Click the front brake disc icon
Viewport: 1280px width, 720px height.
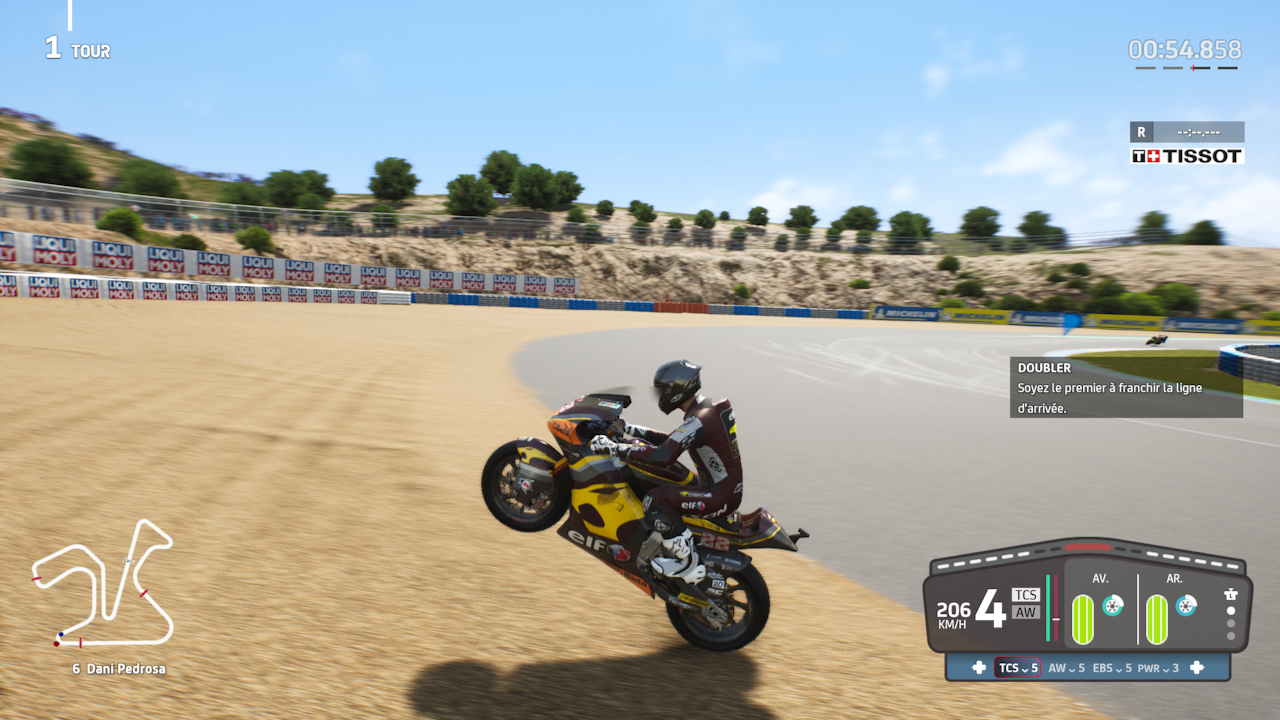pos(1112,605)
